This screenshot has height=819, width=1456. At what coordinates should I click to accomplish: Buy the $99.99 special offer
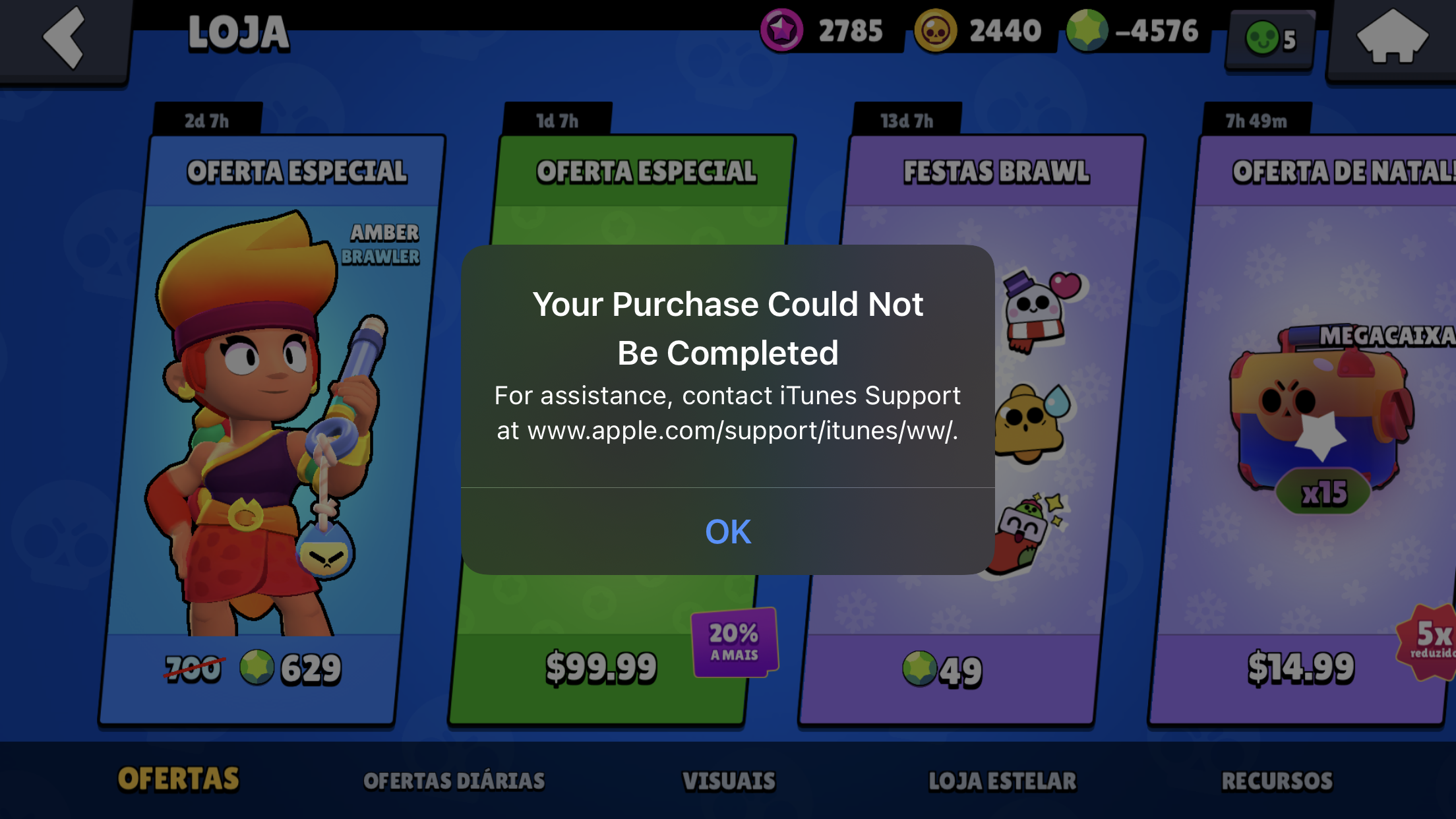(601, 667)
